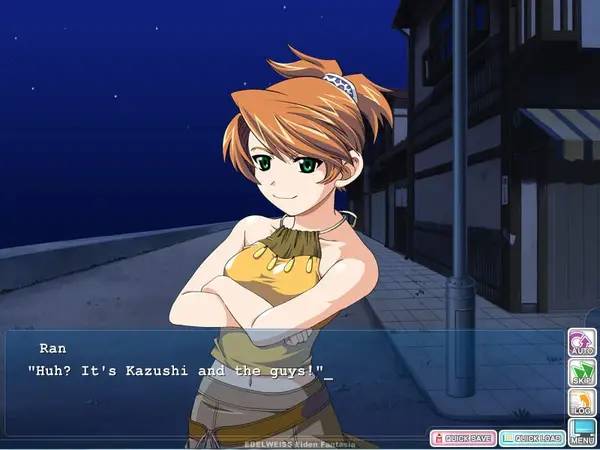Open the dialogue Log
This screenshot has width=600, height=450.
coord(581,402)
